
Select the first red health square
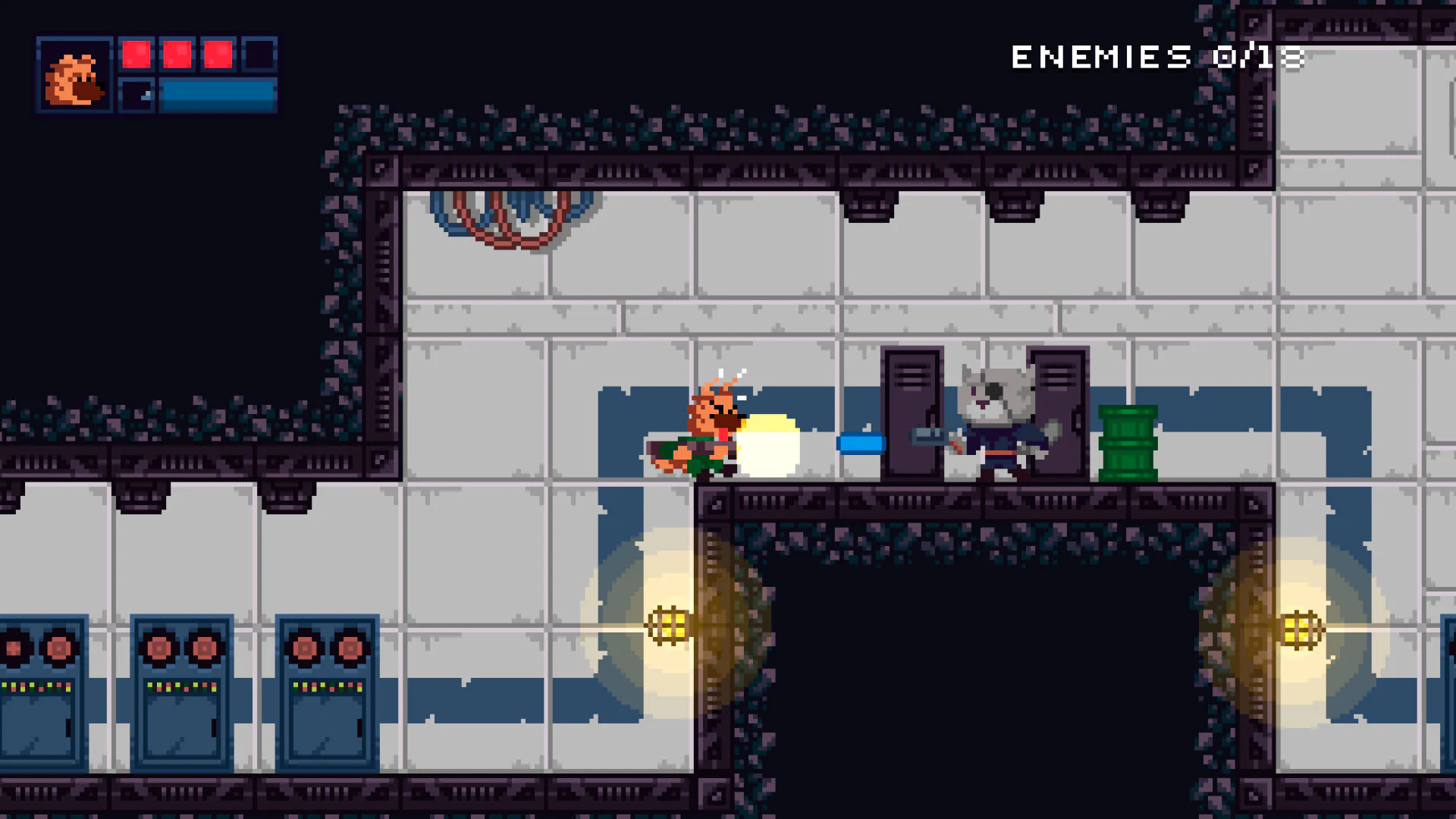pos(138,53)
